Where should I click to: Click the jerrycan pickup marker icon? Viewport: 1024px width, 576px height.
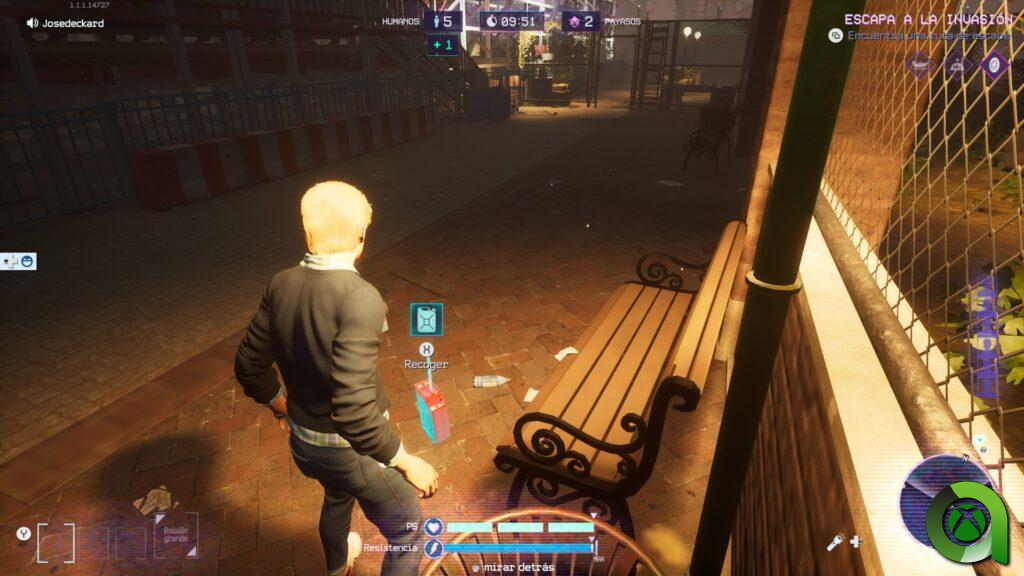(x=426, y=319)
